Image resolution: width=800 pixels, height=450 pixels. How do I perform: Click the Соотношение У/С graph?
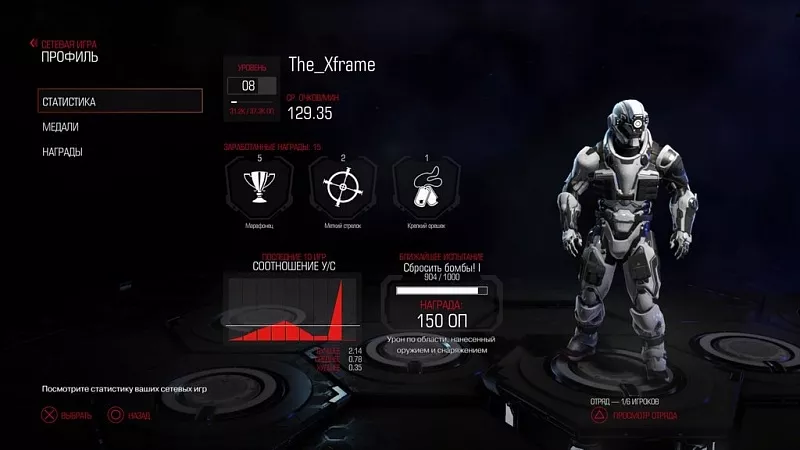[291, 307]
